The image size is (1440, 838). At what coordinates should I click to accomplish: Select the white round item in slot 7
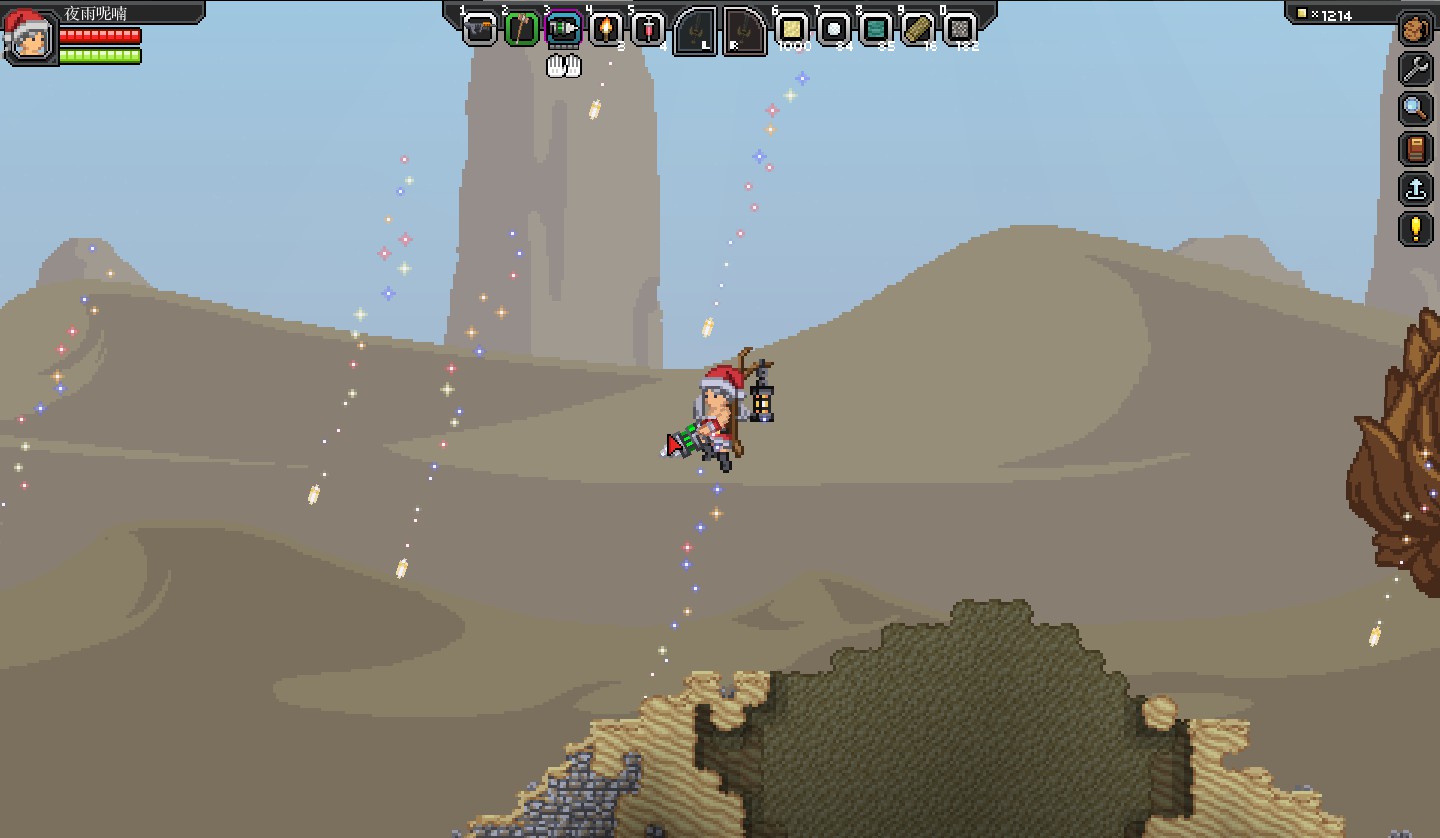[x=834, y=29]
